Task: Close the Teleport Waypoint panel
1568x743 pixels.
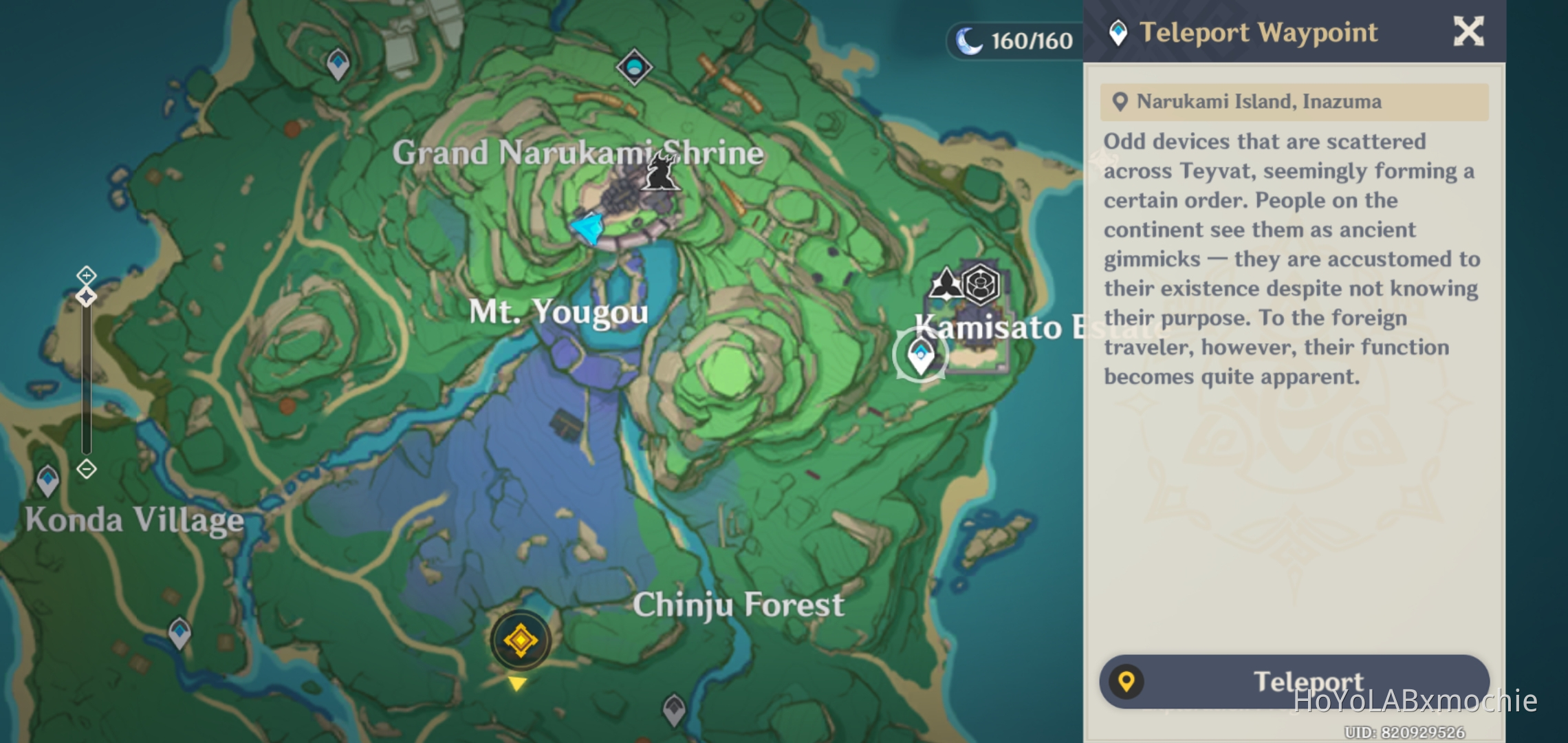Action: [1469, 31]
